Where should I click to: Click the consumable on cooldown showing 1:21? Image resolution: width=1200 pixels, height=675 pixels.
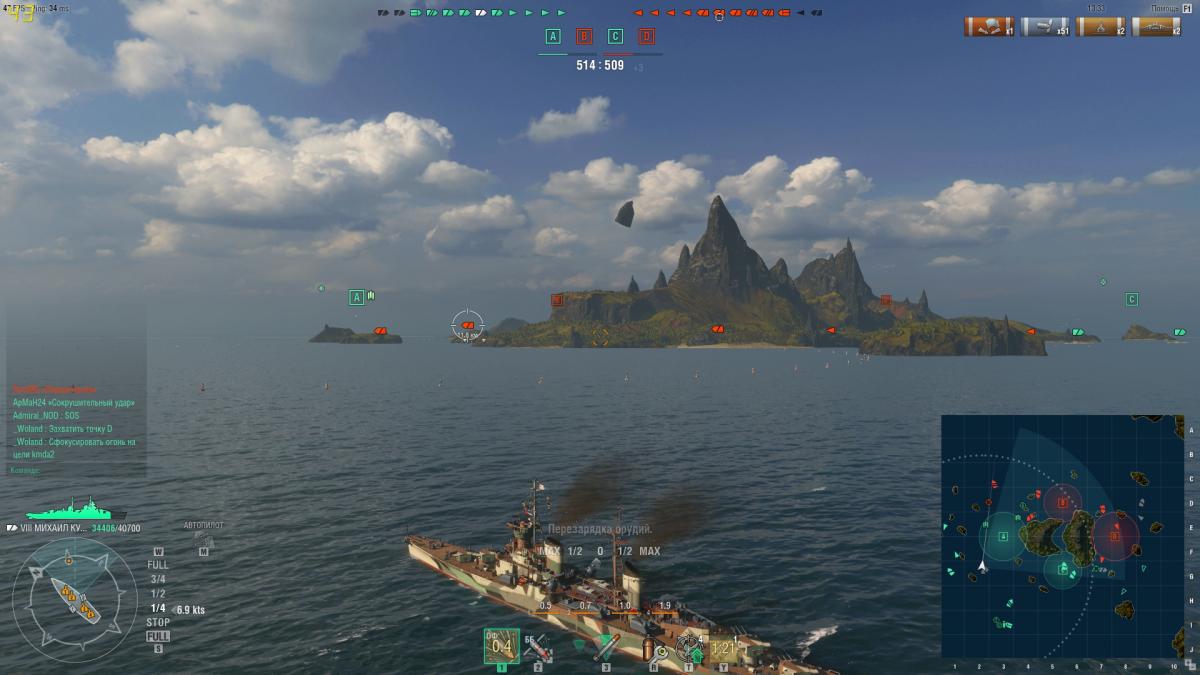723,648
